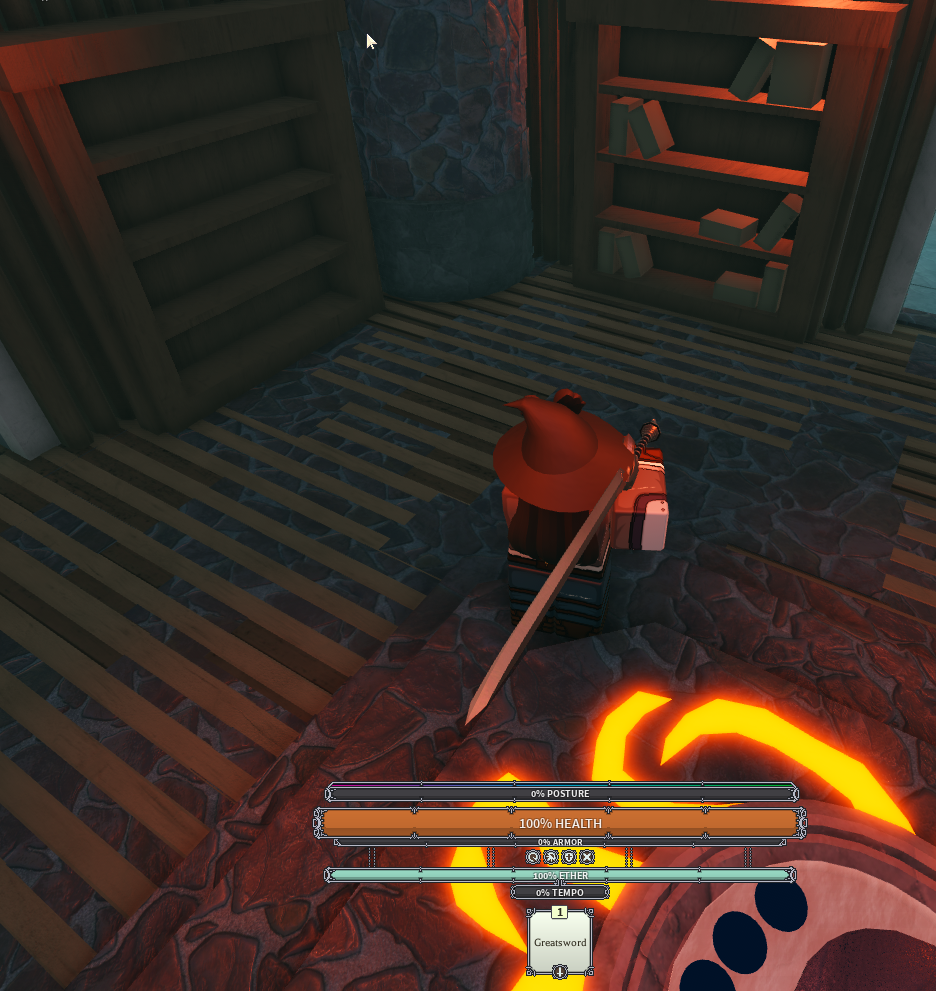Viewport: 936px width, 991px height.
Task: Select the Greatsword hotbar slot
Action: click(559, 942)
